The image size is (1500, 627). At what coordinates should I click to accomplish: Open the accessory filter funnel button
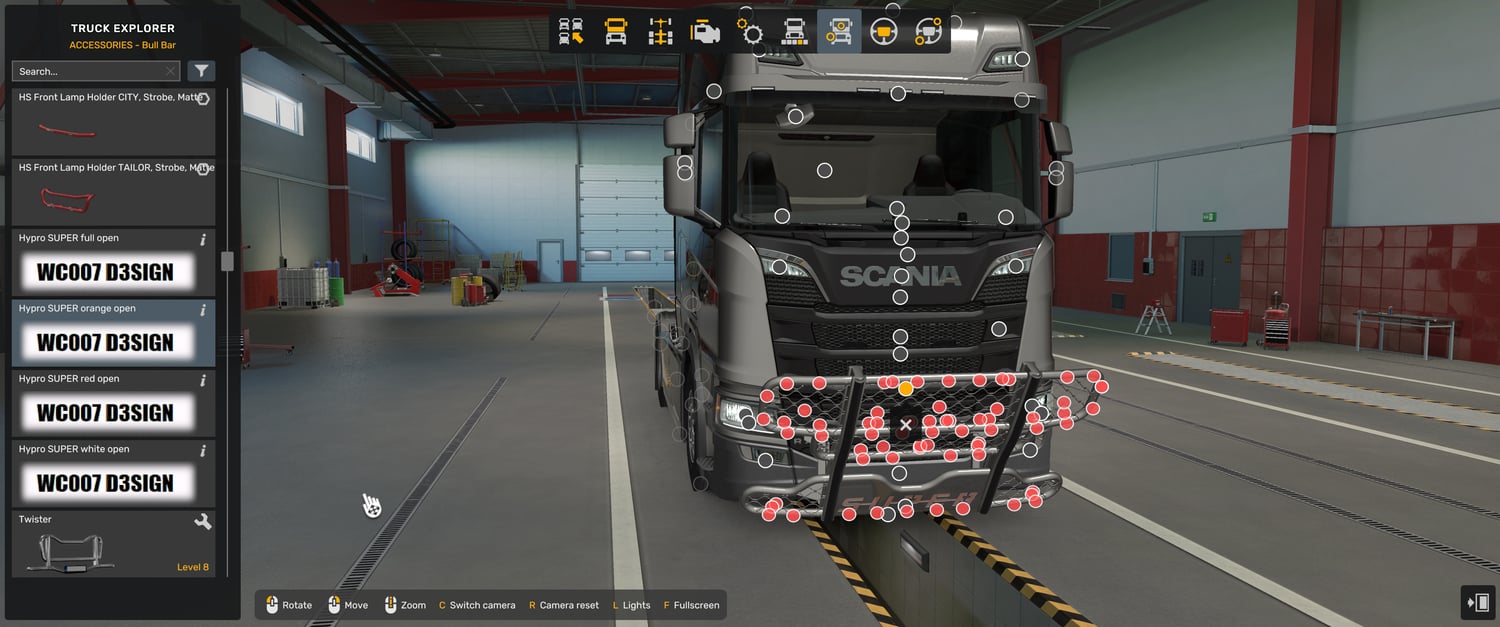pyautogui.click(x=201, y=71)
